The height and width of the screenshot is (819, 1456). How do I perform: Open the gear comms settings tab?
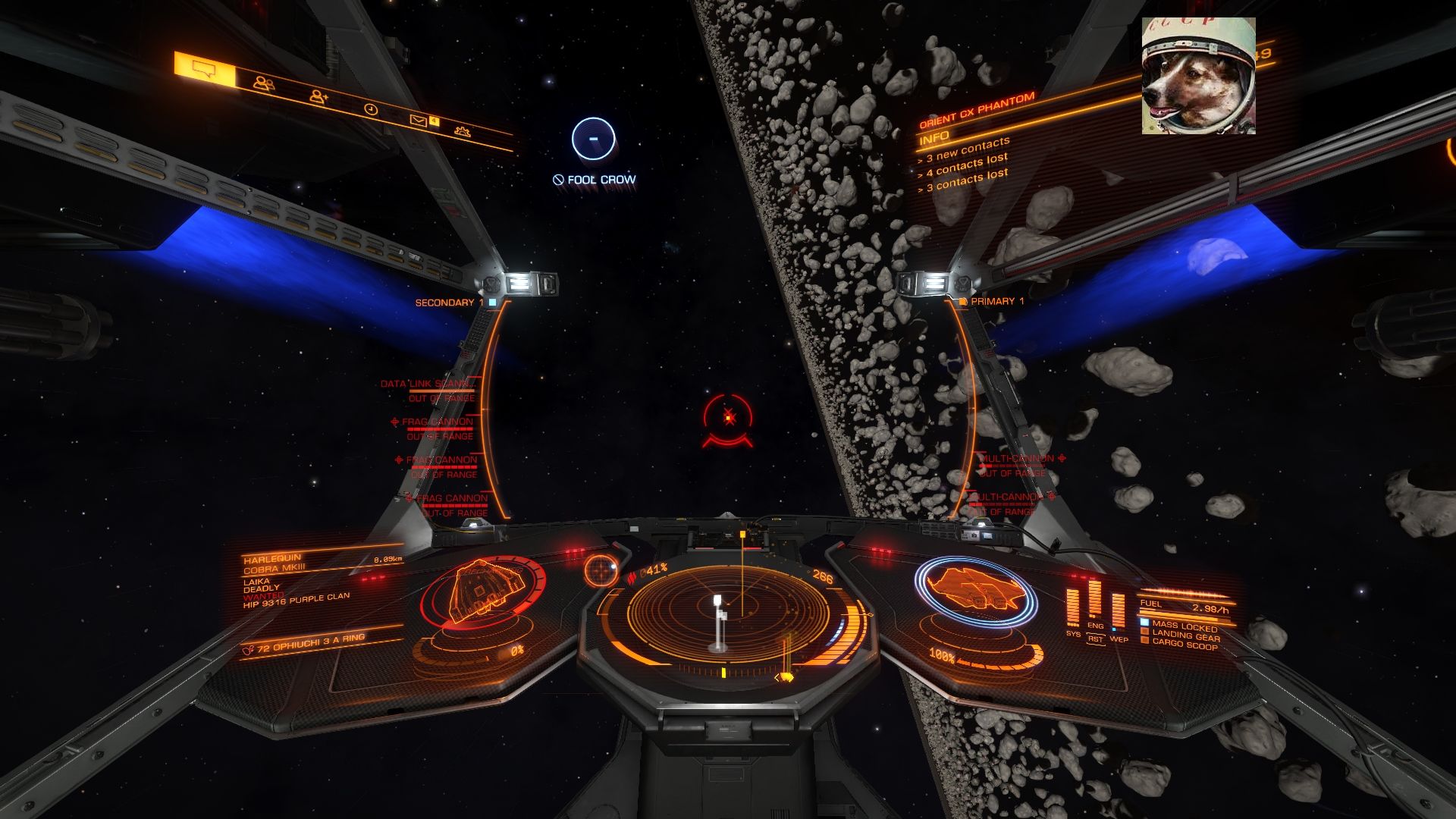click(x=462, y=130)
